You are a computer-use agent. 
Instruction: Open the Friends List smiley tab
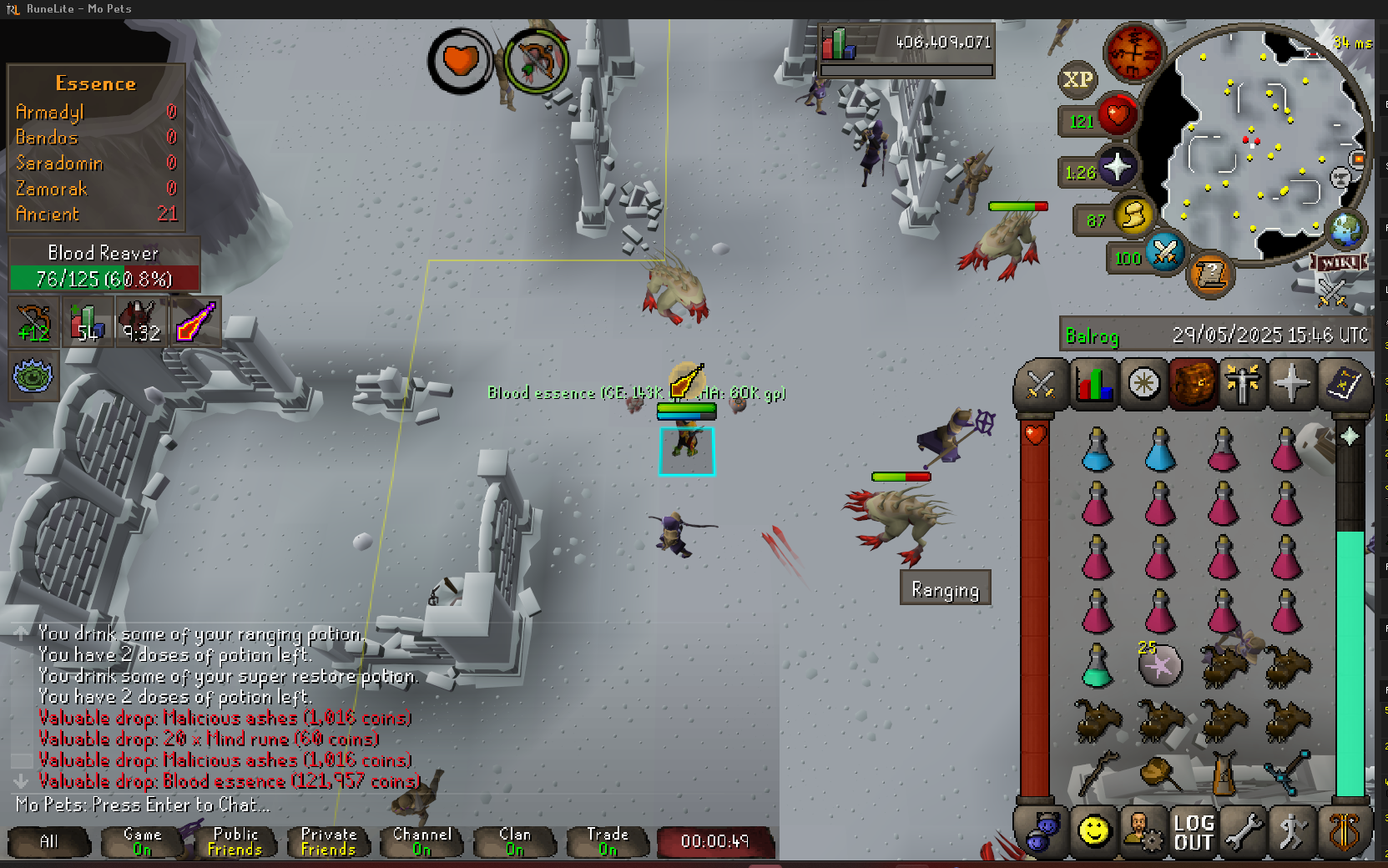(x=1093, y=831)
